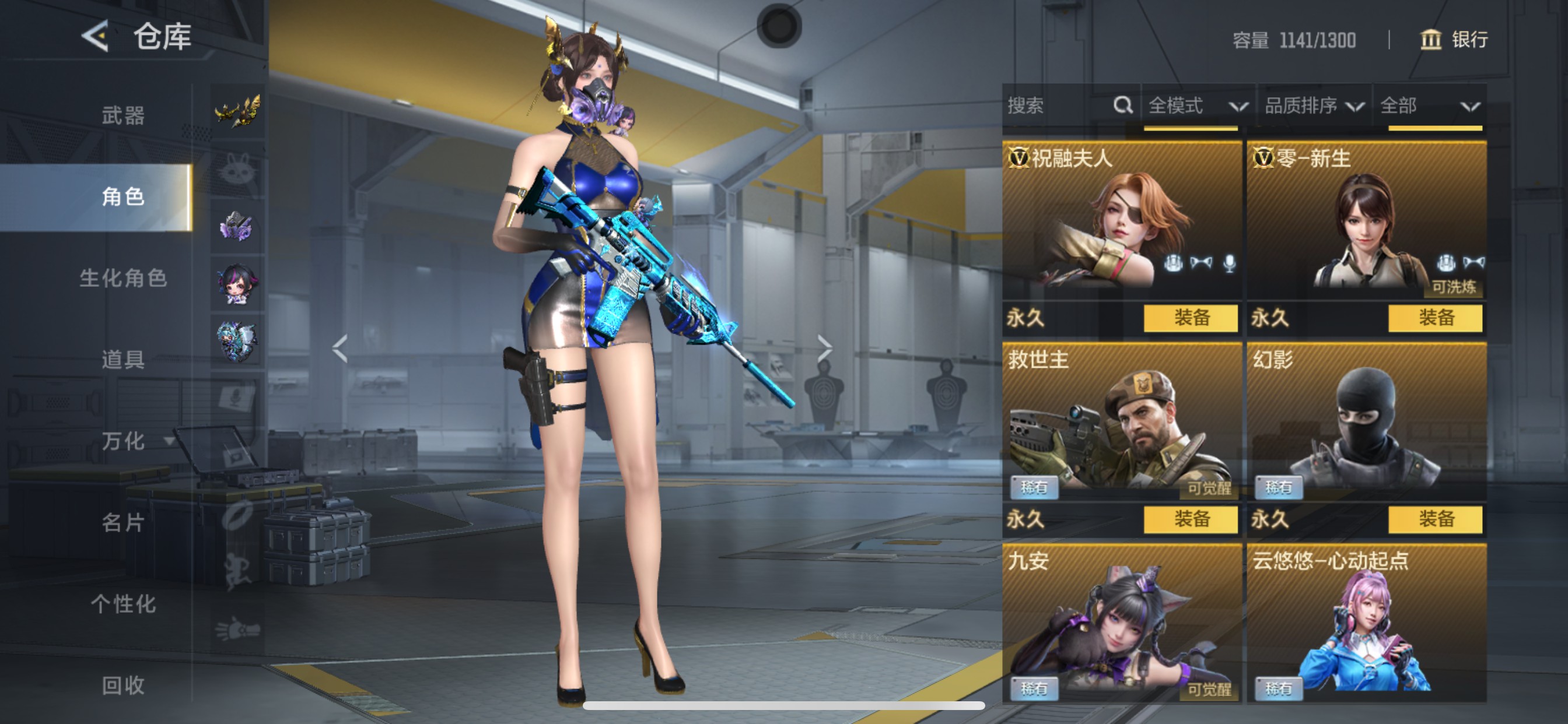This screenshot has height=724, width=1568.
Task: Equip the 救世主 character
Action: [x=1190, y=519]
